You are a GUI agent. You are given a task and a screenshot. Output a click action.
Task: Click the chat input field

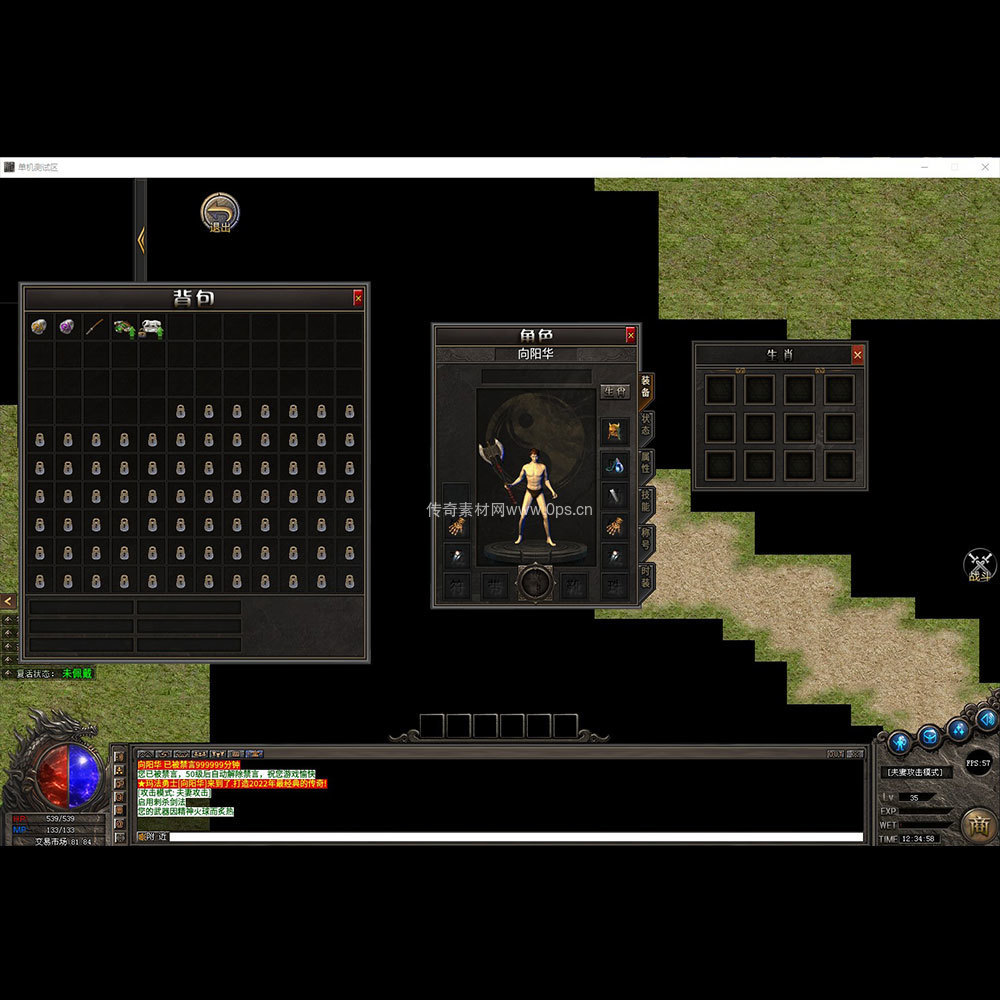click(515, 837)
